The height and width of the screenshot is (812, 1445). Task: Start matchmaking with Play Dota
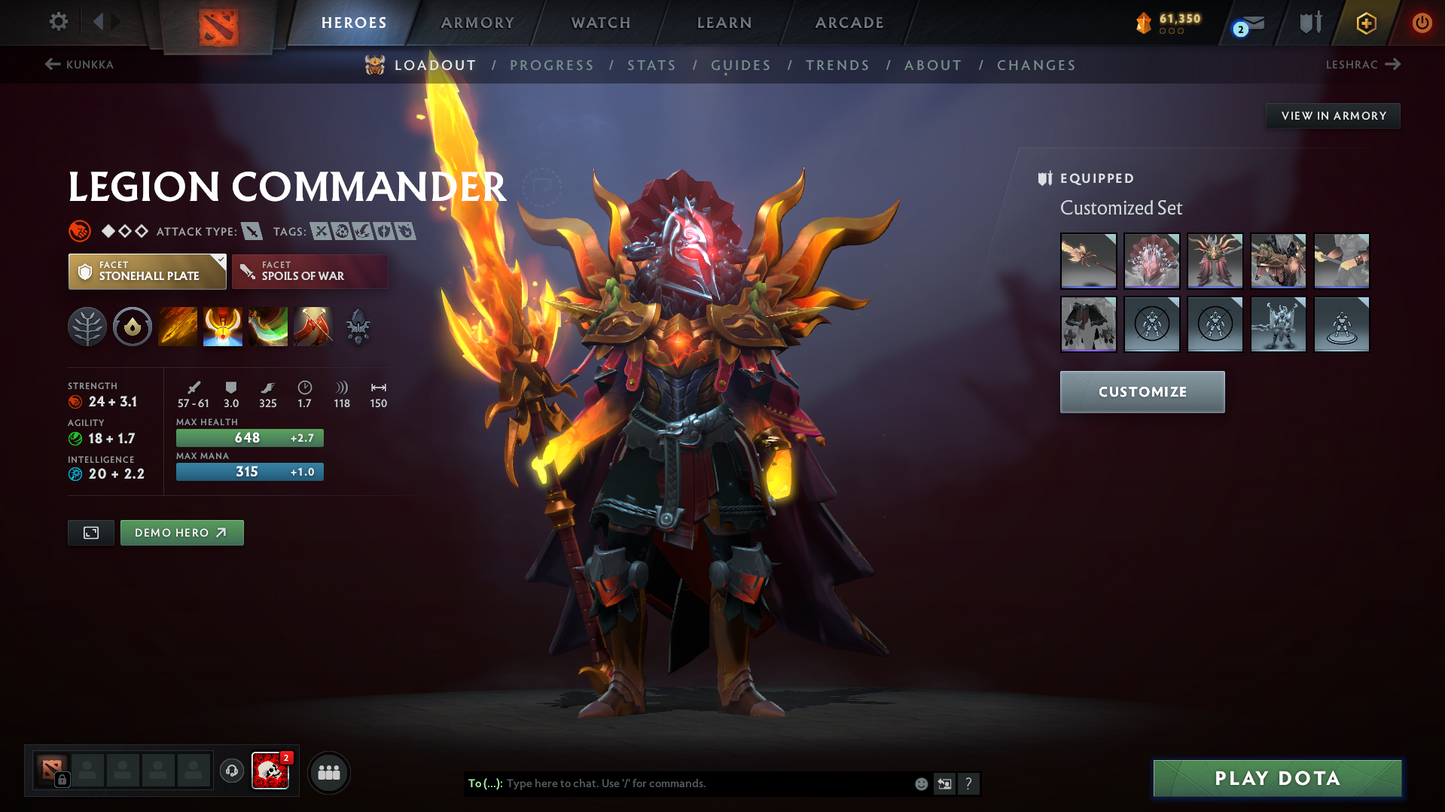pos(1277,779)
